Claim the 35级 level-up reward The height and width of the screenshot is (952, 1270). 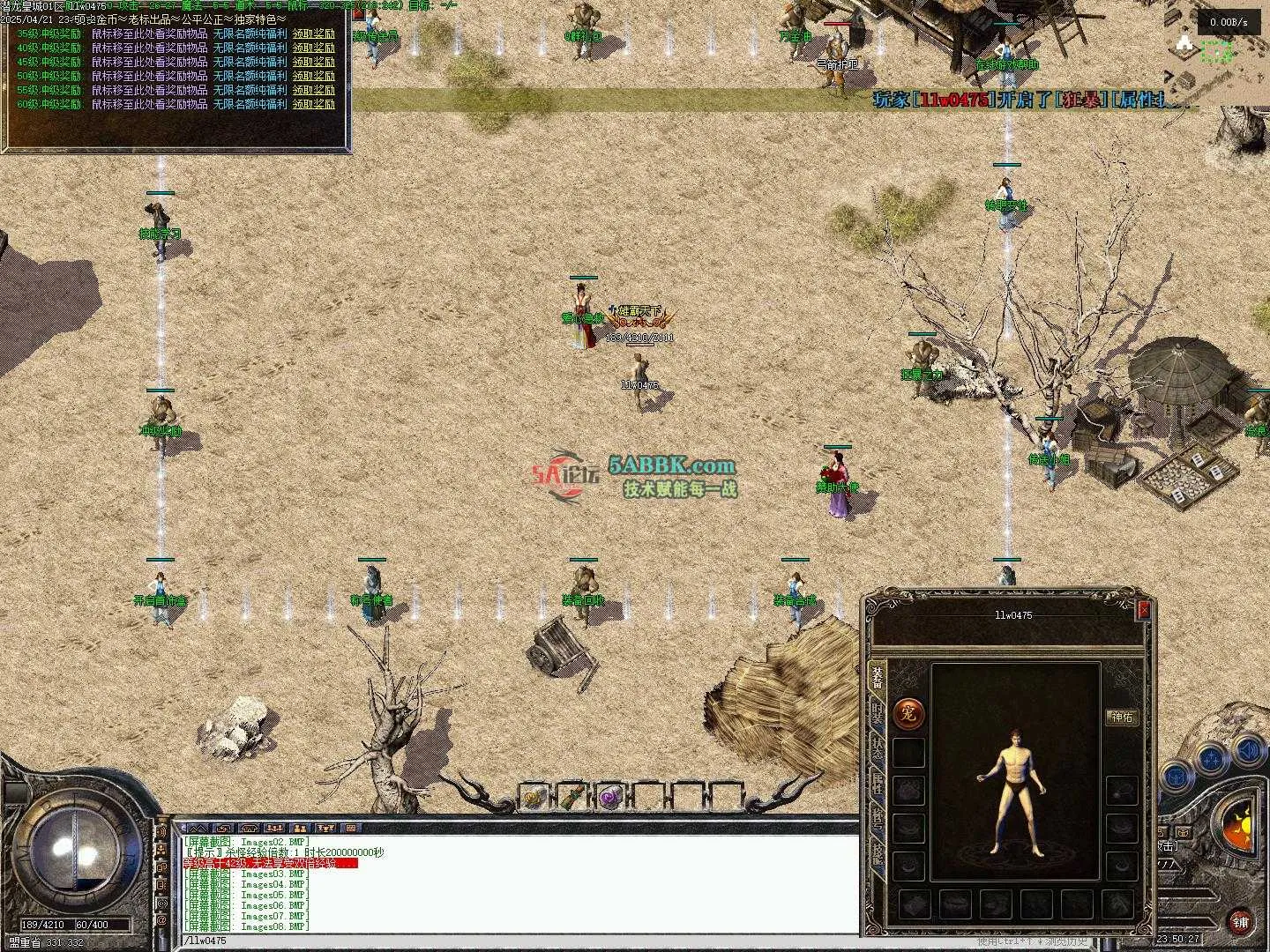pyautogui.click(x=314, y=33)
